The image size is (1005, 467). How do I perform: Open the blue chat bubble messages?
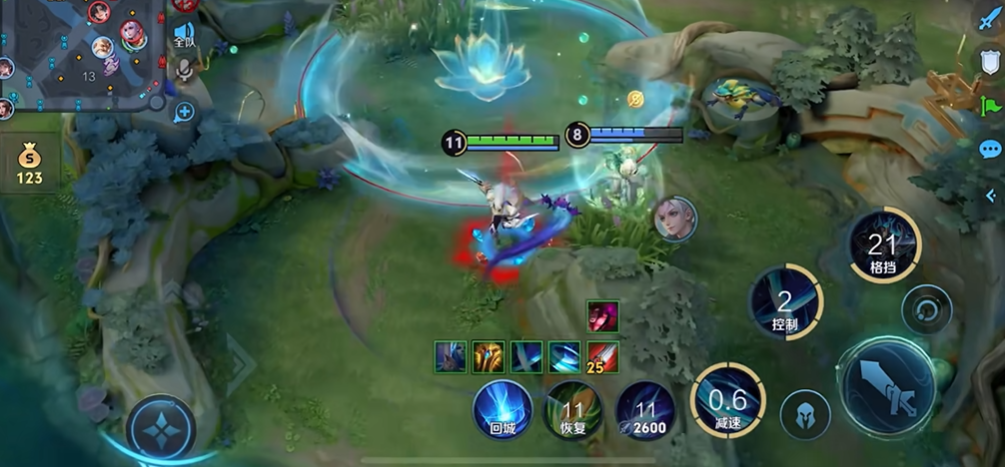[x=990, y=150]
